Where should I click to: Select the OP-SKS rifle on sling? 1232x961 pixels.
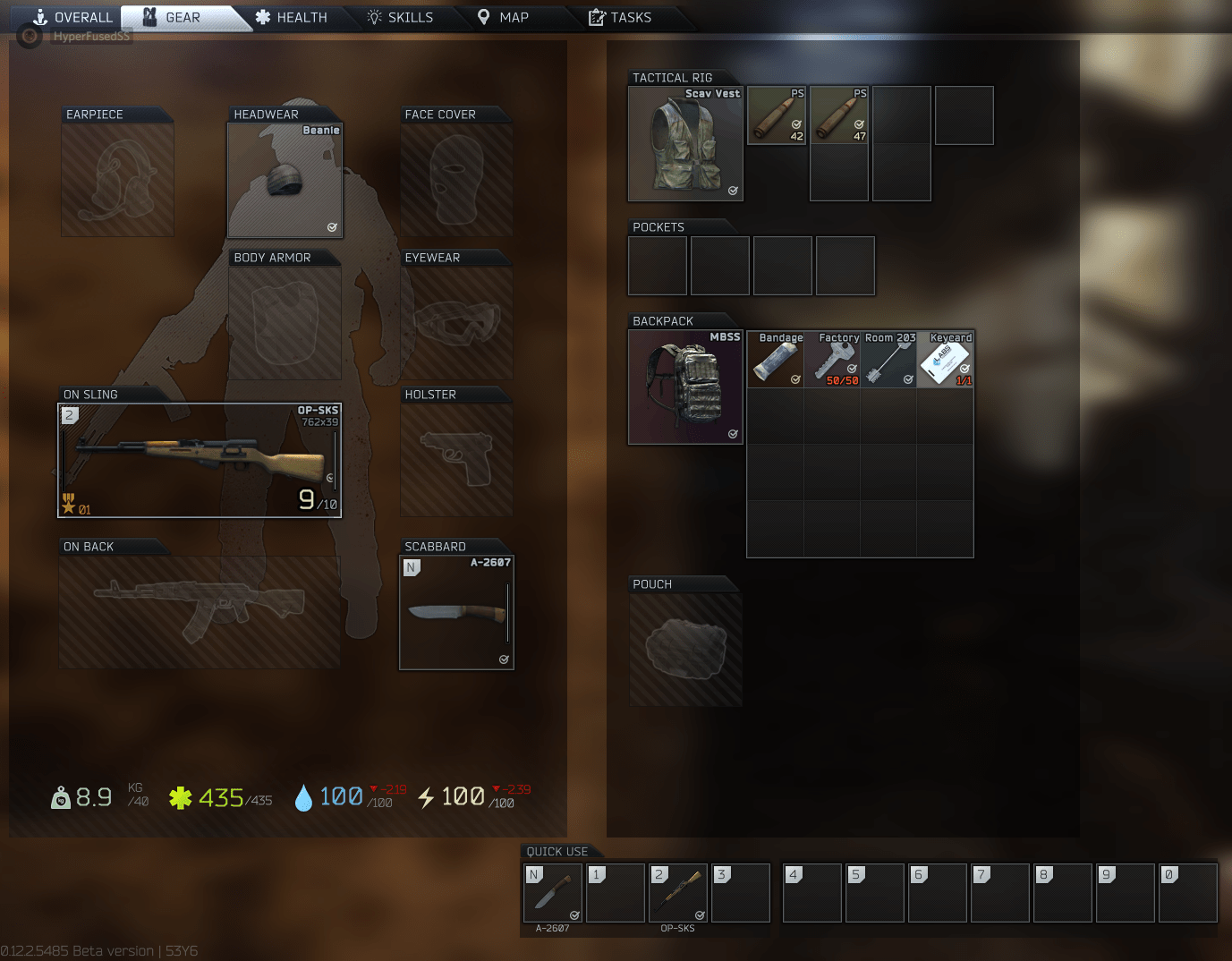tap(199, 460)
